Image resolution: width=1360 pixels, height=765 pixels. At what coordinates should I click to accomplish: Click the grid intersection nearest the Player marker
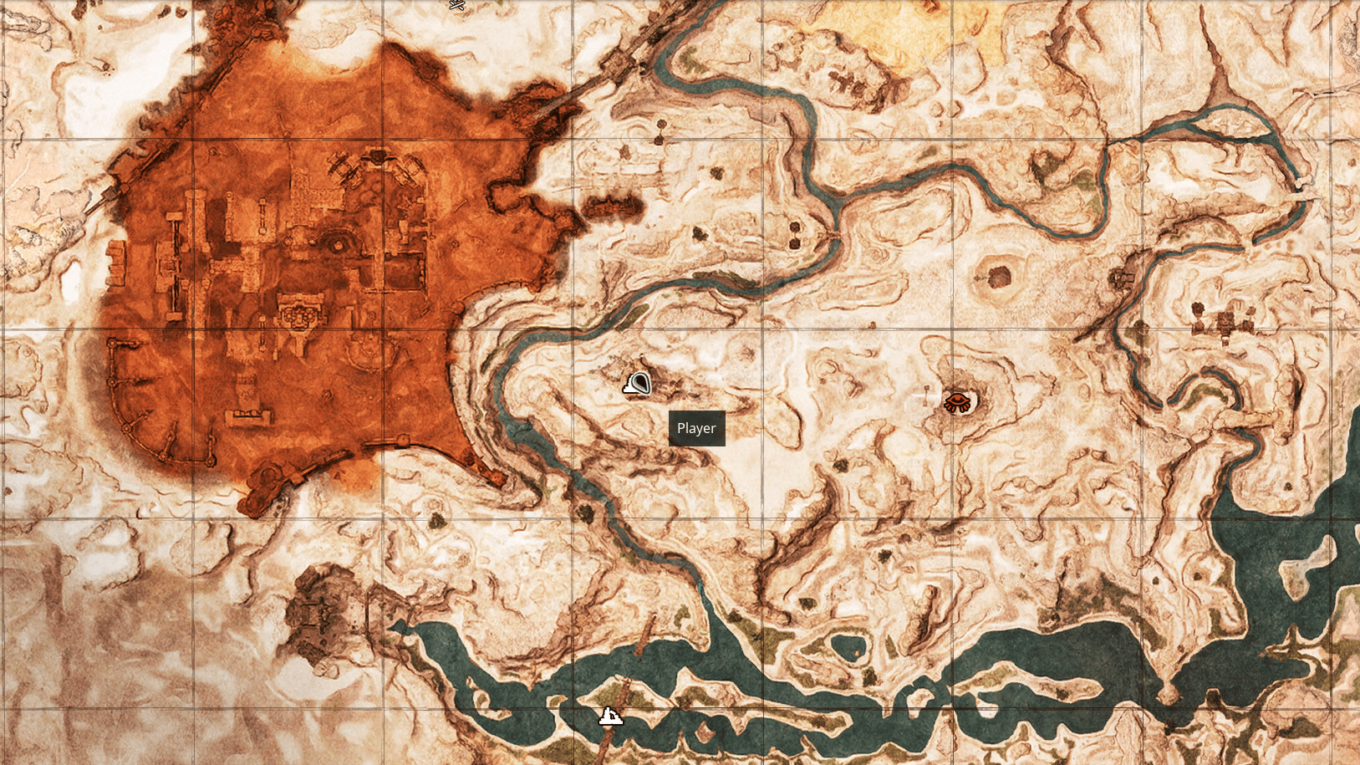(575, 330)
